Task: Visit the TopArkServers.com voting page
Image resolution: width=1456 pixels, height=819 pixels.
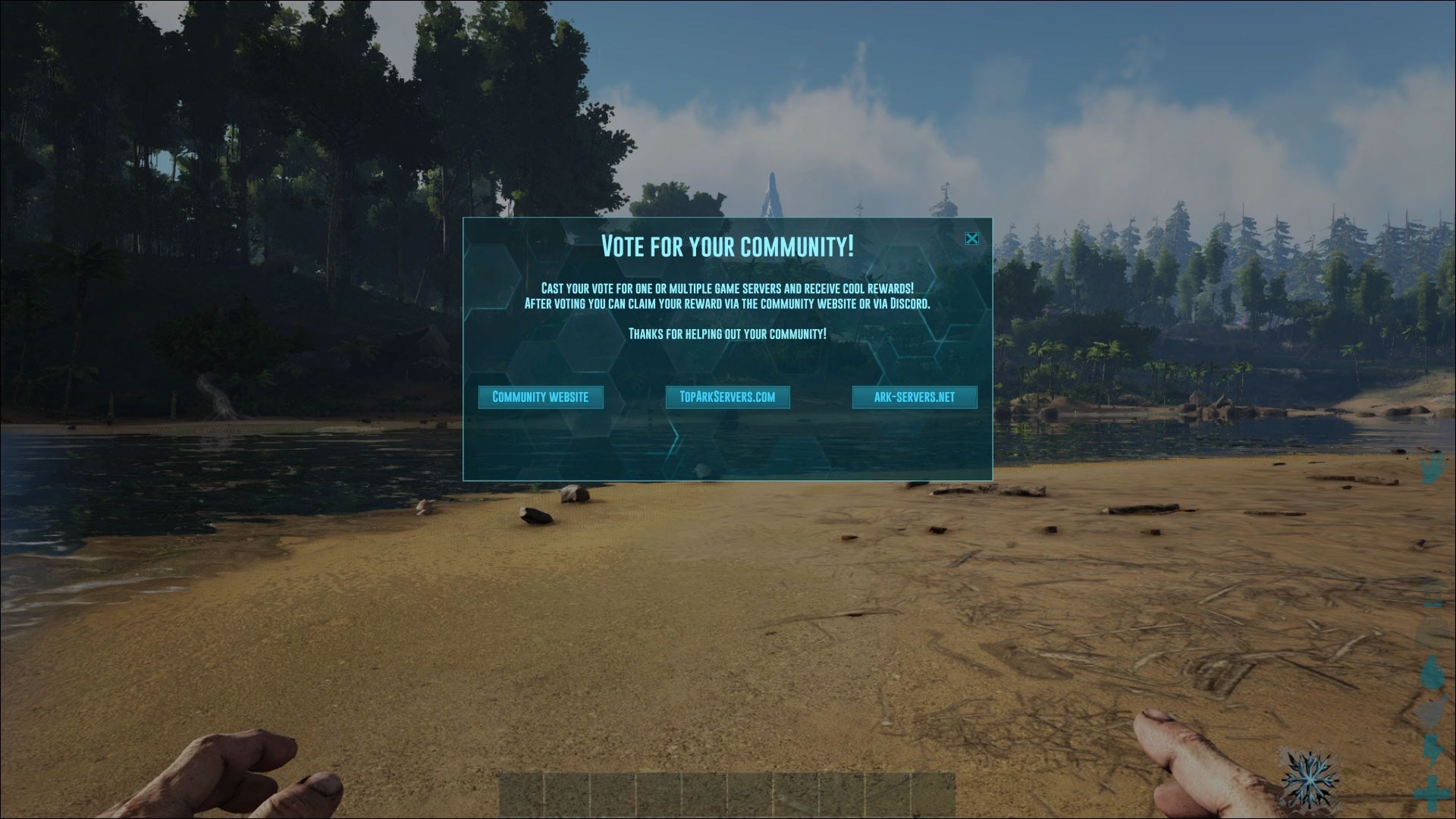Action: click(x=726, y=397)
